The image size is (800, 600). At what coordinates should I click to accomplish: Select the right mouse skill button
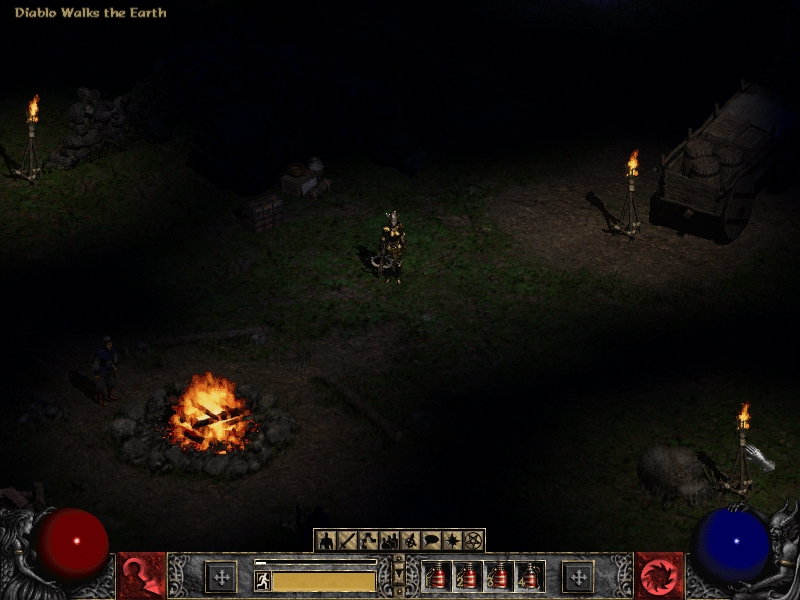tap(577, 576)
